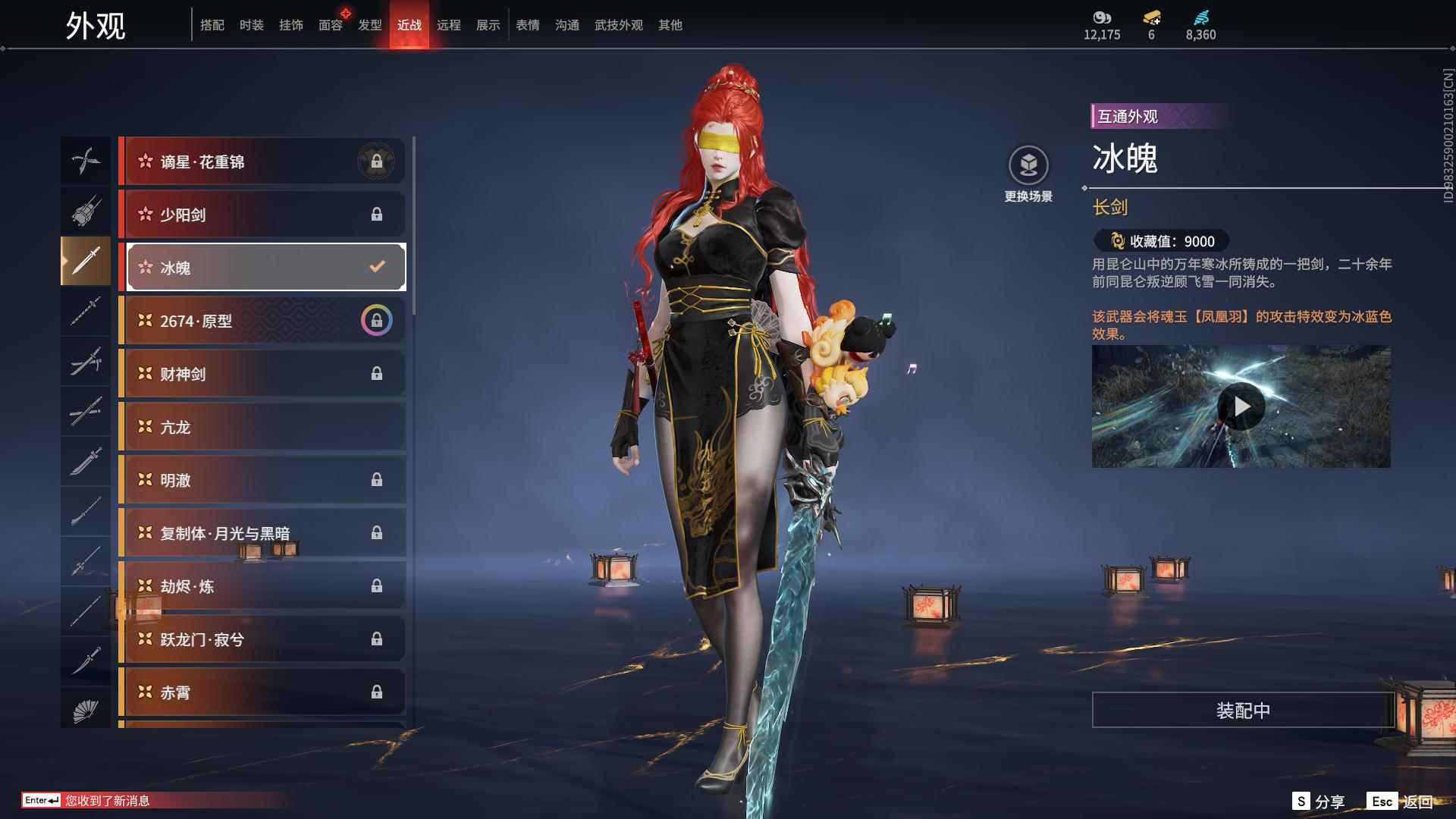The width and height of the screenshot is (1456, 819).
Task: Open the 挂饰 tab
Action: click(x=290, y=25)
